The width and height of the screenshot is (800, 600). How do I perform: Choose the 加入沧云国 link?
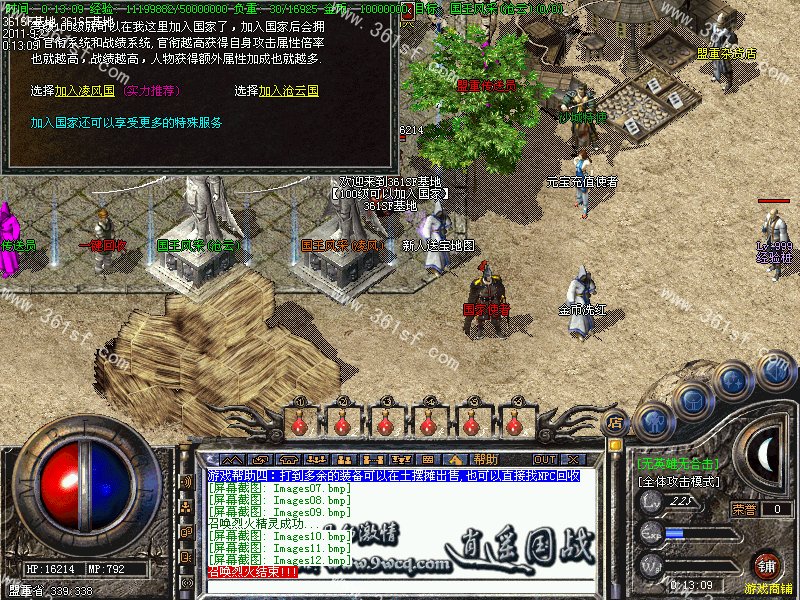288,90
